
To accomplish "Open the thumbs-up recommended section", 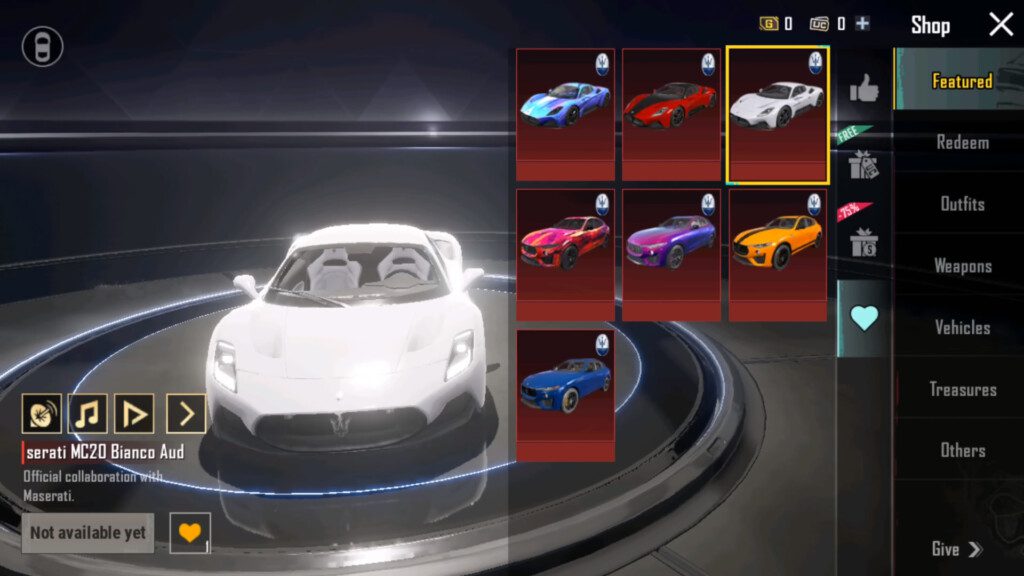I will click(864, 91).
